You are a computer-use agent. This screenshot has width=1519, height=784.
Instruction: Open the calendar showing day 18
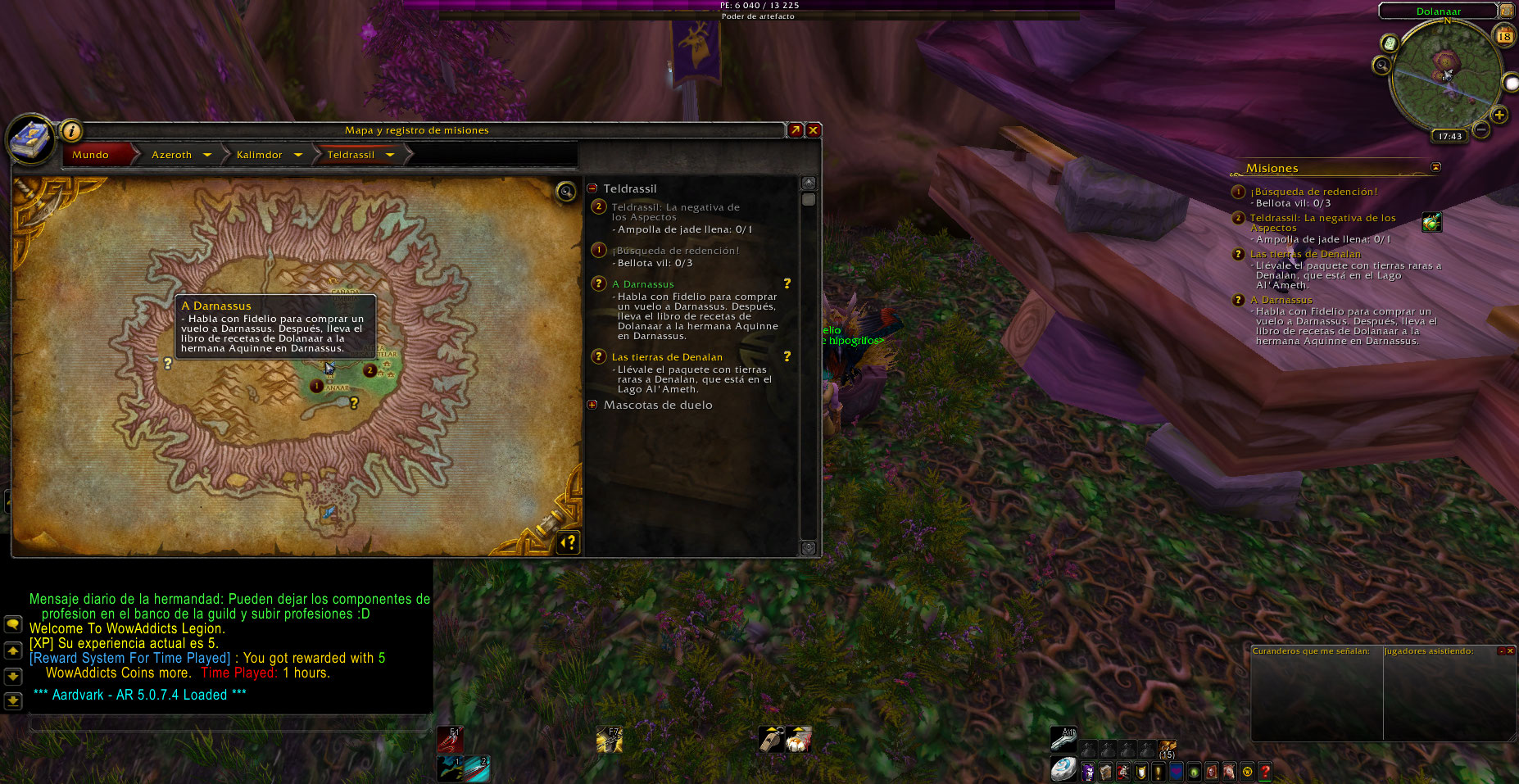pyautogui.click(x=1504, y=35)
